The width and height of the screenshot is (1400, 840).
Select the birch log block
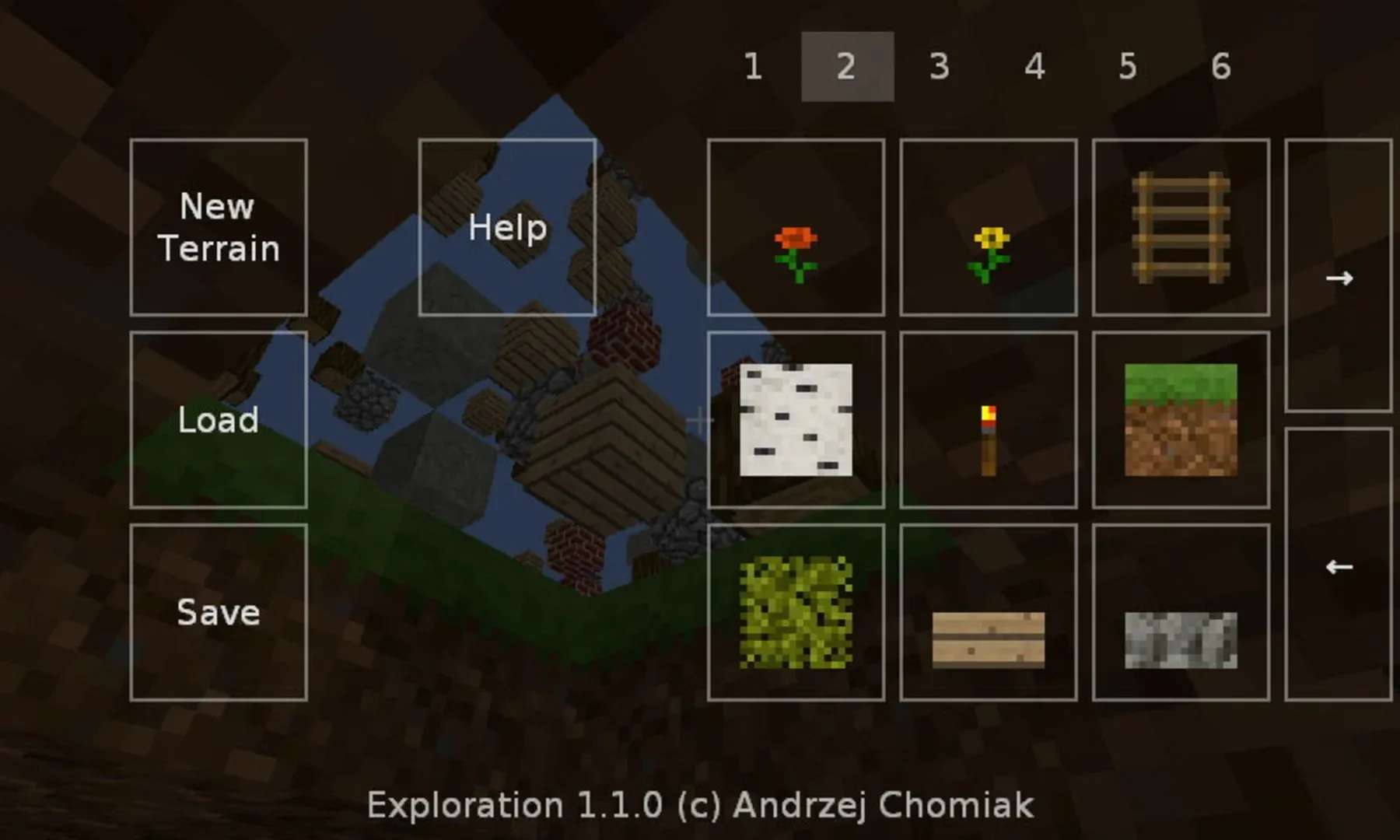pyautogui.click(x=796, y=420)
